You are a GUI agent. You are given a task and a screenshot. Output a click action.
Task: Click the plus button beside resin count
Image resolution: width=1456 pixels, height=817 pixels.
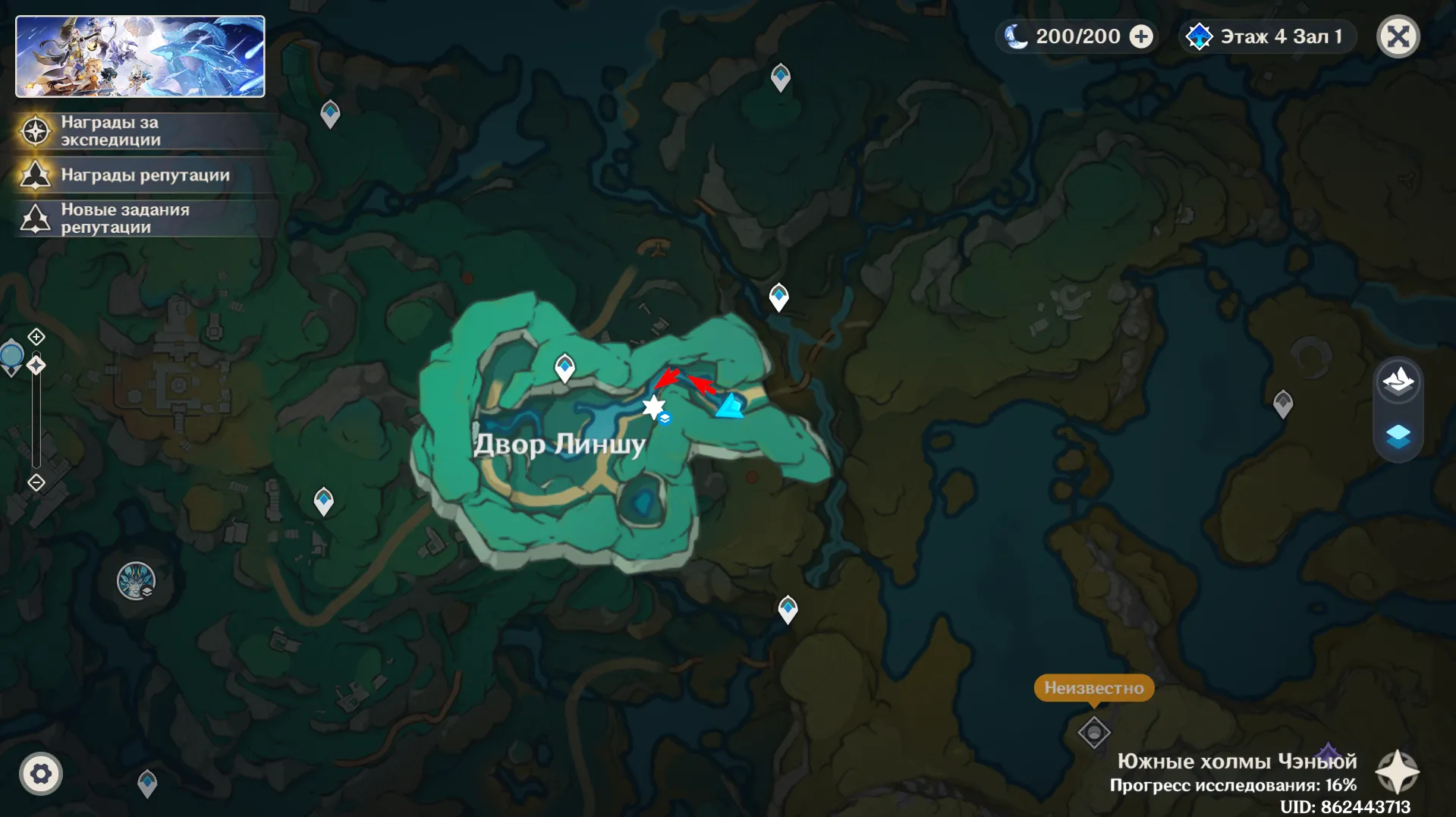(1141, 36)
